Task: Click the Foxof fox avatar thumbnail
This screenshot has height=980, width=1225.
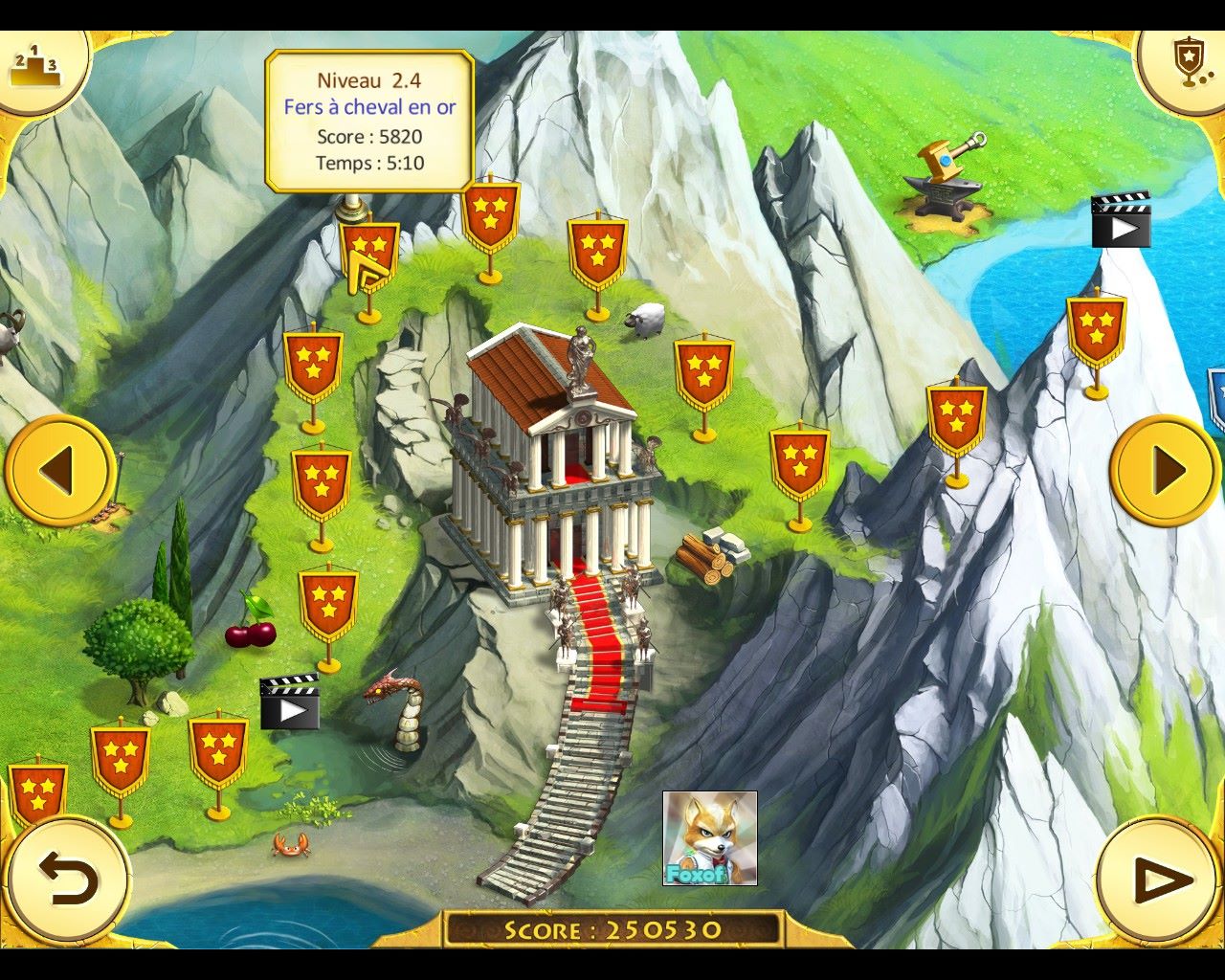Action: click(709, 838)
